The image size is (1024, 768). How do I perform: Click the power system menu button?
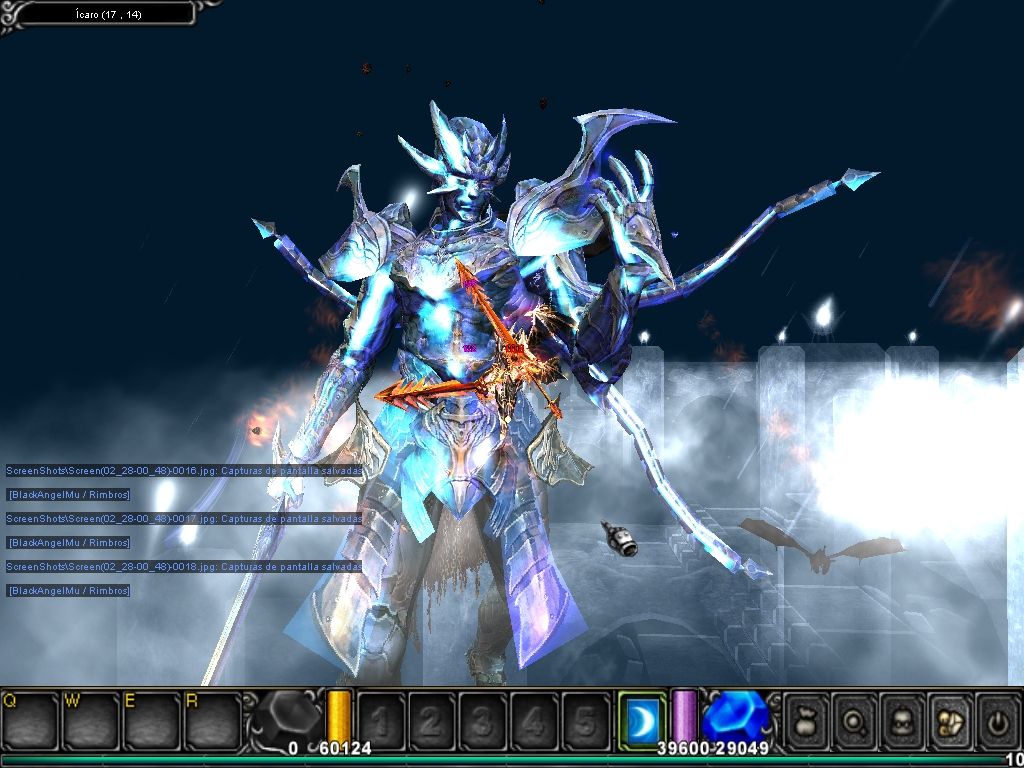(997, 720)
